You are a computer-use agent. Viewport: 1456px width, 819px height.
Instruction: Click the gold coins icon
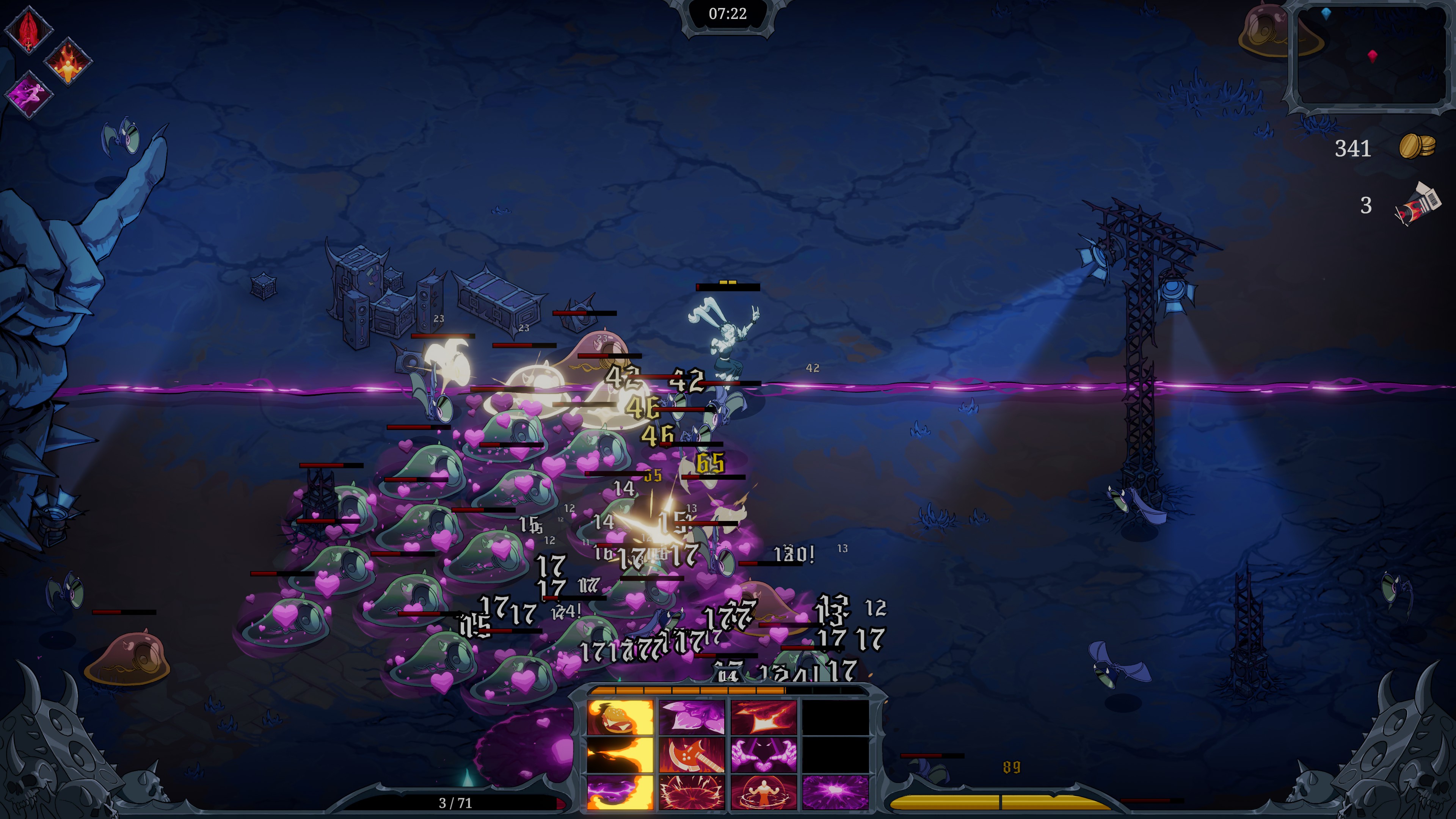point(1417,147)
